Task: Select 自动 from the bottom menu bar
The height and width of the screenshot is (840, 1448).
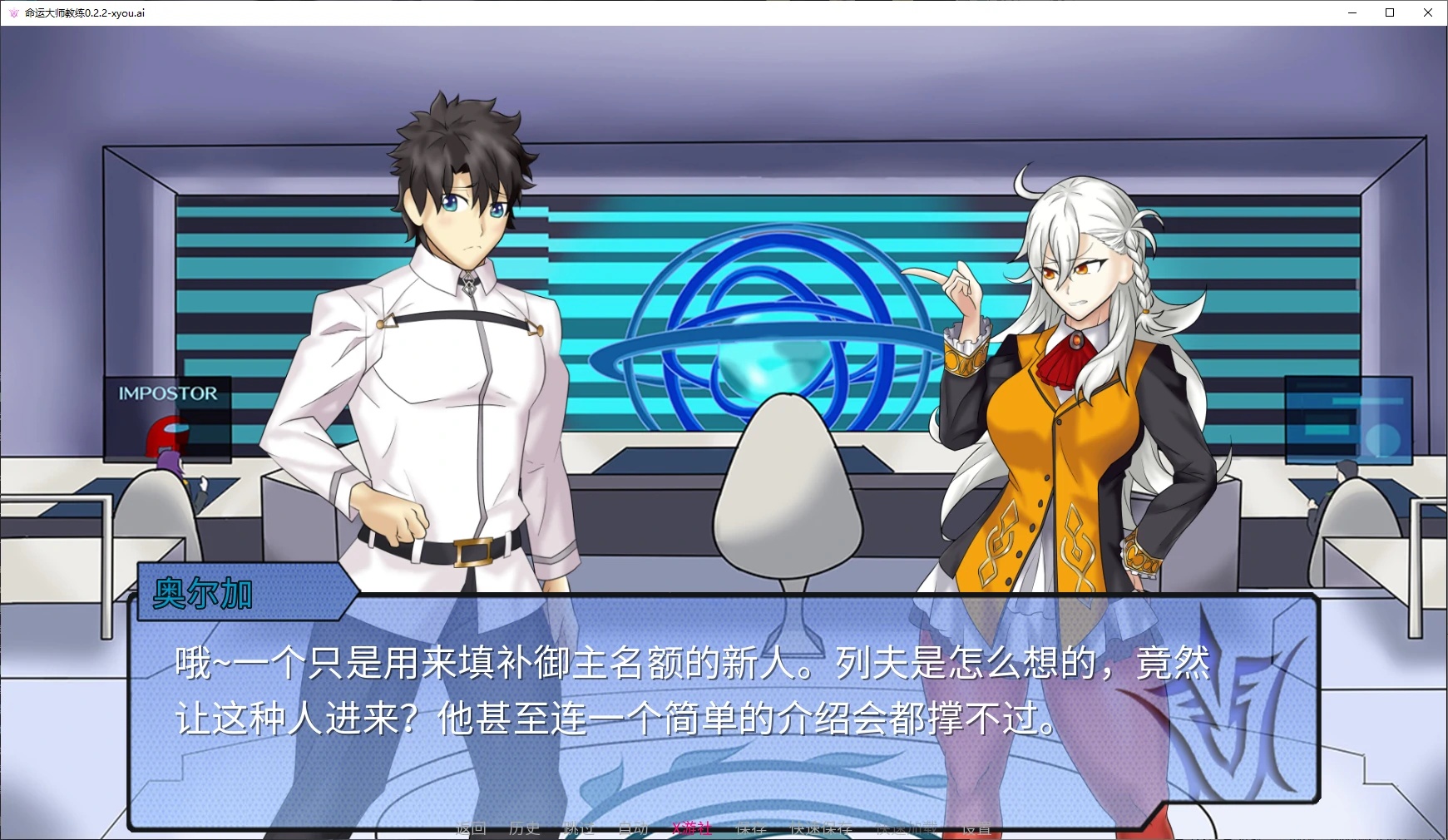Action: 633,828
